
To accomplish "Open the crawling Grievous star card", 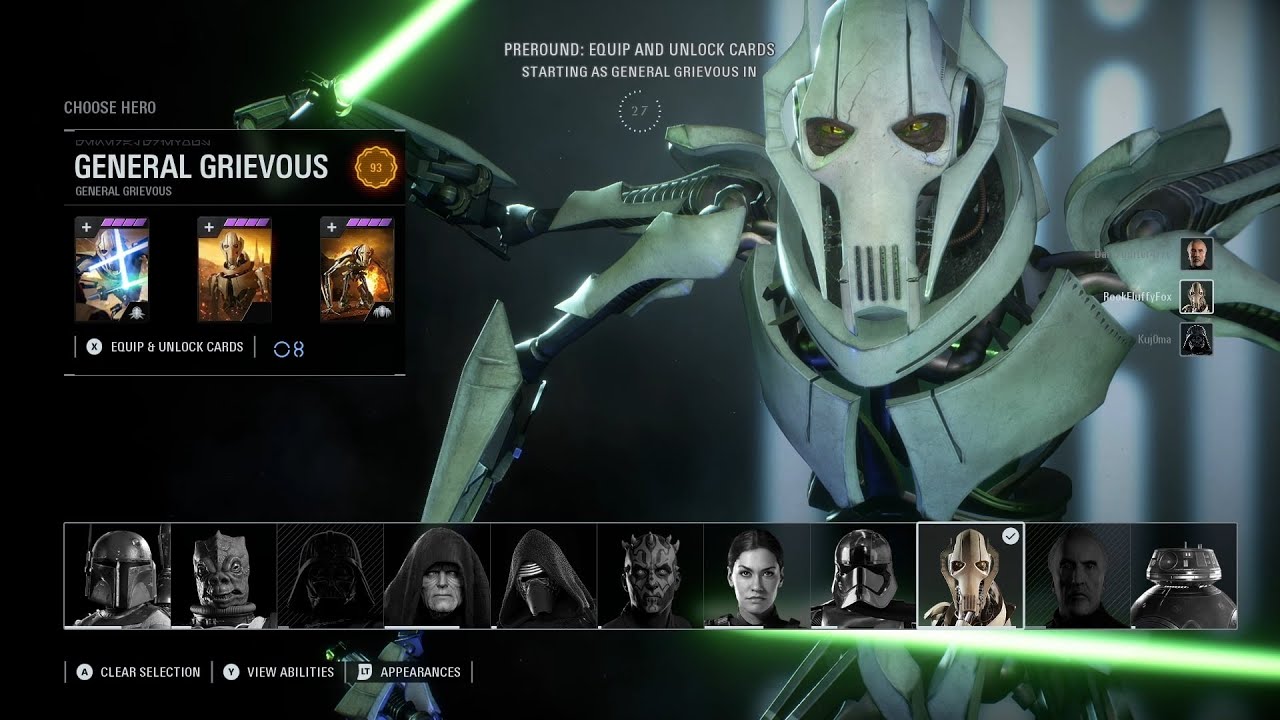I will tap(357, 270).
